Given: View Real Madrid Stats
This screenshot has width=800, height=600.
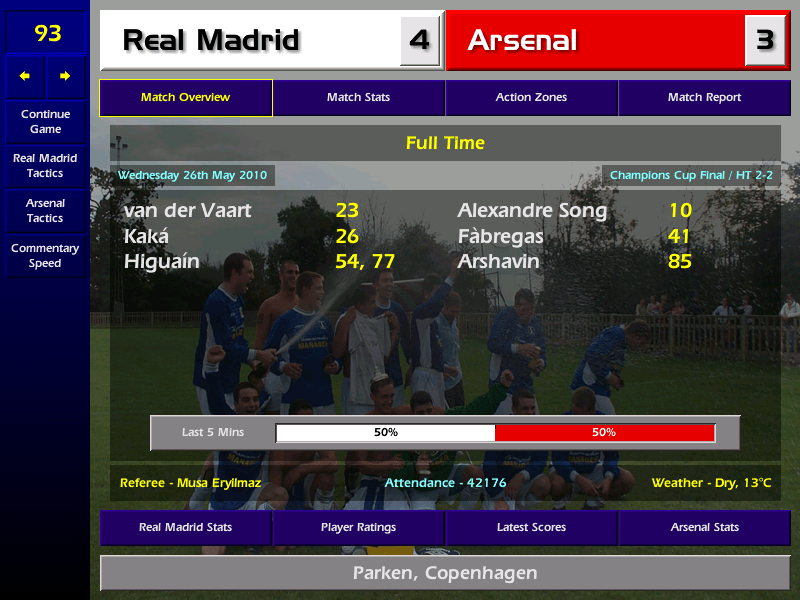Looking at the screenshot, I should pos(186,527).
